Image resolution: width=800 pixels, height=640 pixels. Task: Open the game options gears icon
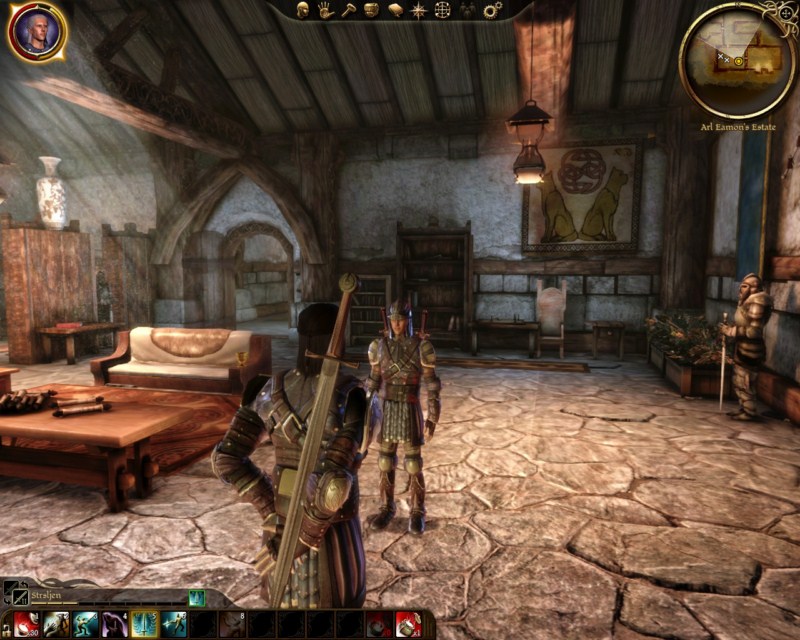tap(492, 10)
